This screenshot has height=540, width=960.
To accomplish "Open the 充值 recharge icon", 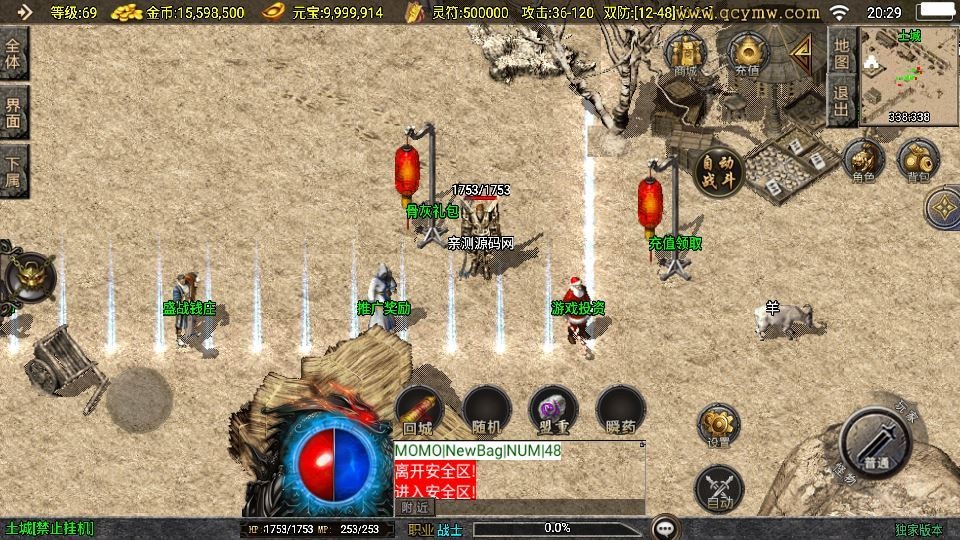I will pos(747,53).
